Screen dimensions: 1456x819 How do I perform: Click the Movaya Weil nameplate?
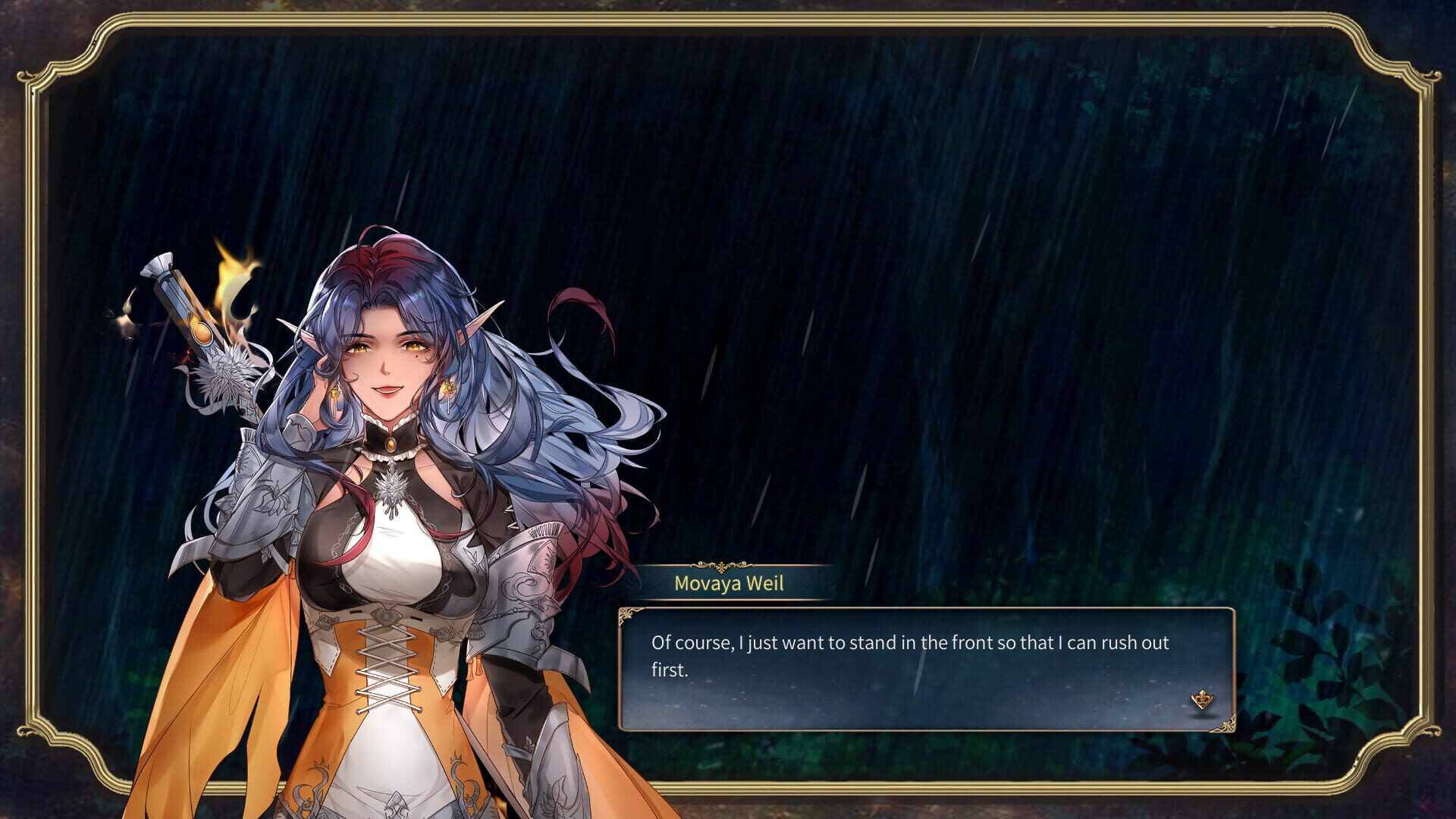click(730, 584)
